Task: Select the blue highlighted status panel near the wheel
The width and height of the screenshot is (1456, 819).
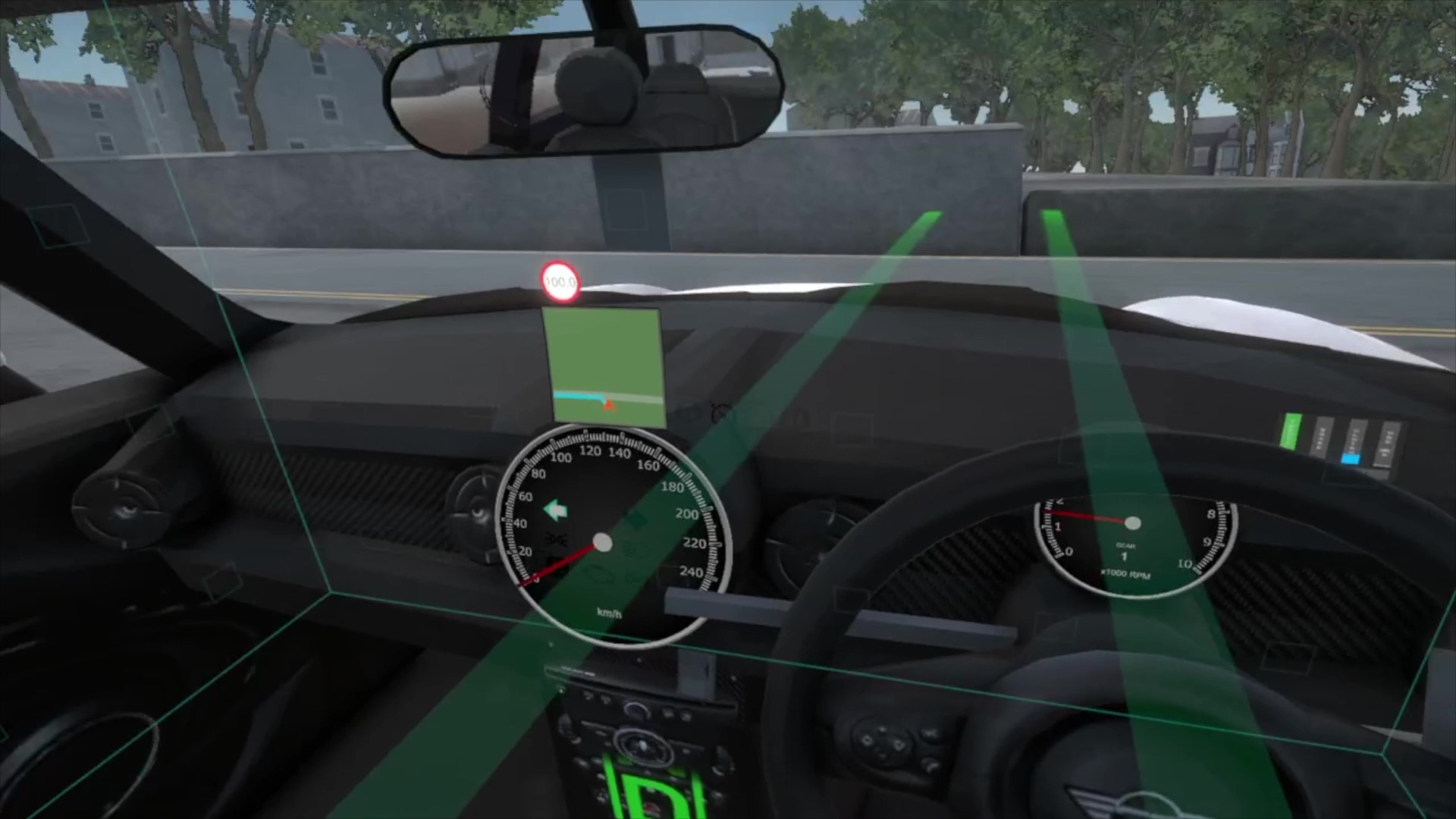Action: click(1351, 457)
